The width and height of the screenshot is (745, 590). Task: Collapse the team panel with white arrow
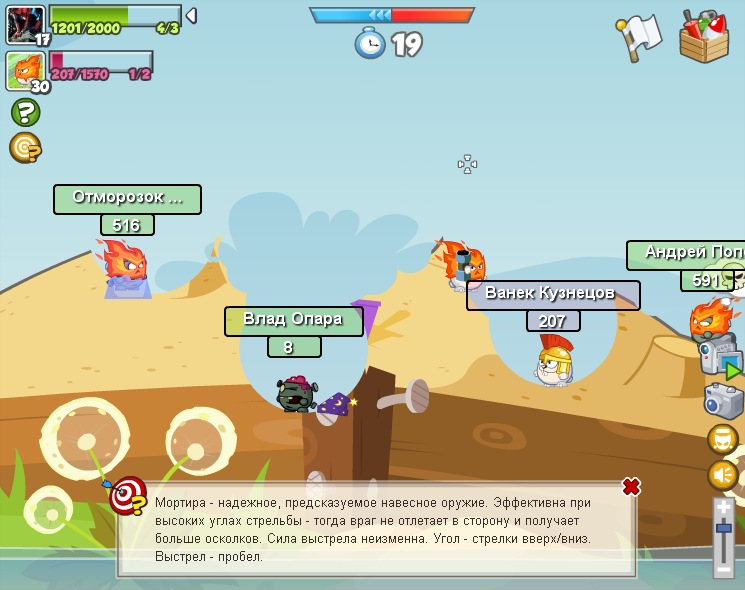[x=191, y=15]
